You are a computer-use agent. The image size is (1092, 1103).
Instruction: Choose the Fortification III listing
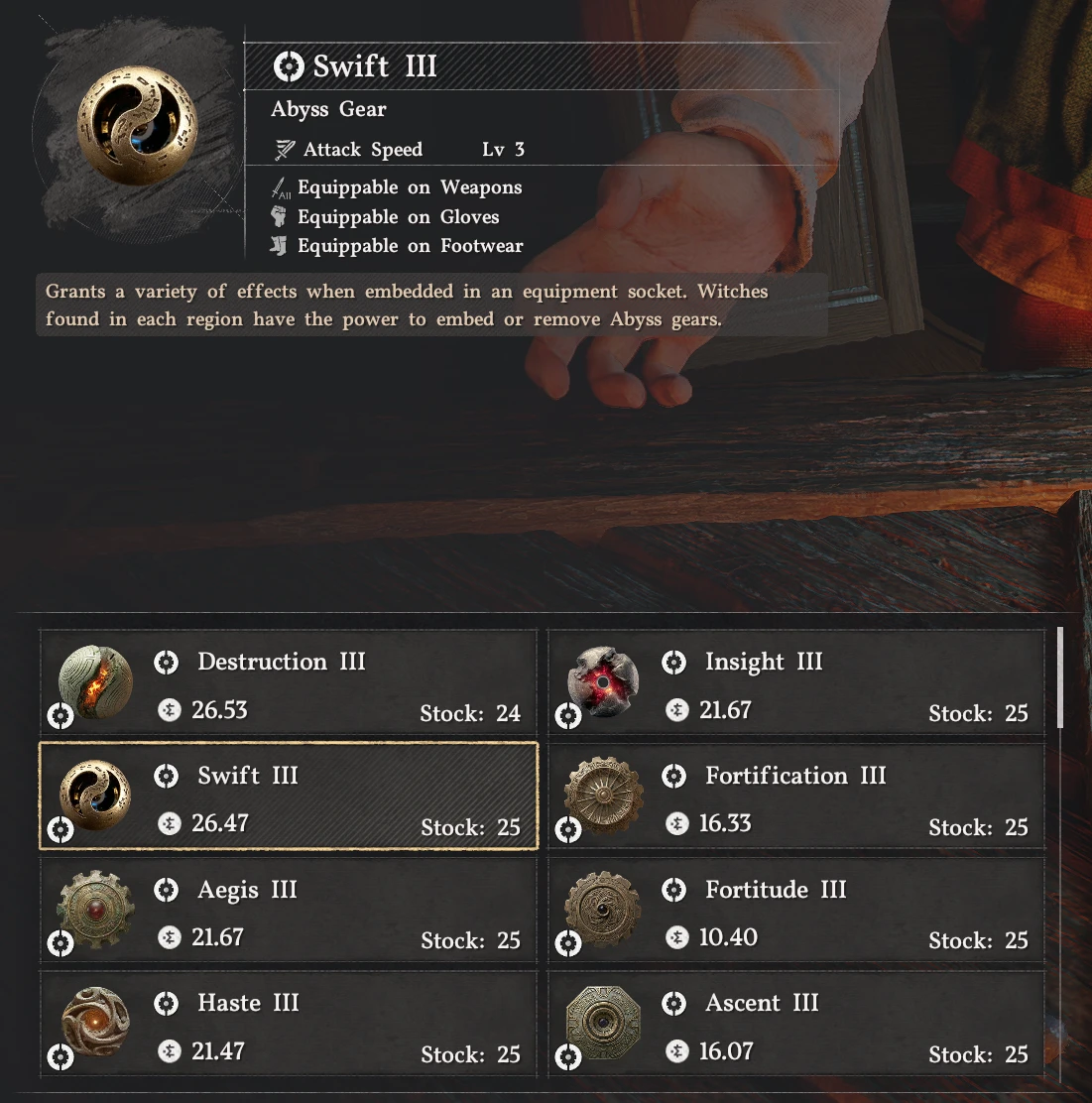pos(795,797)
